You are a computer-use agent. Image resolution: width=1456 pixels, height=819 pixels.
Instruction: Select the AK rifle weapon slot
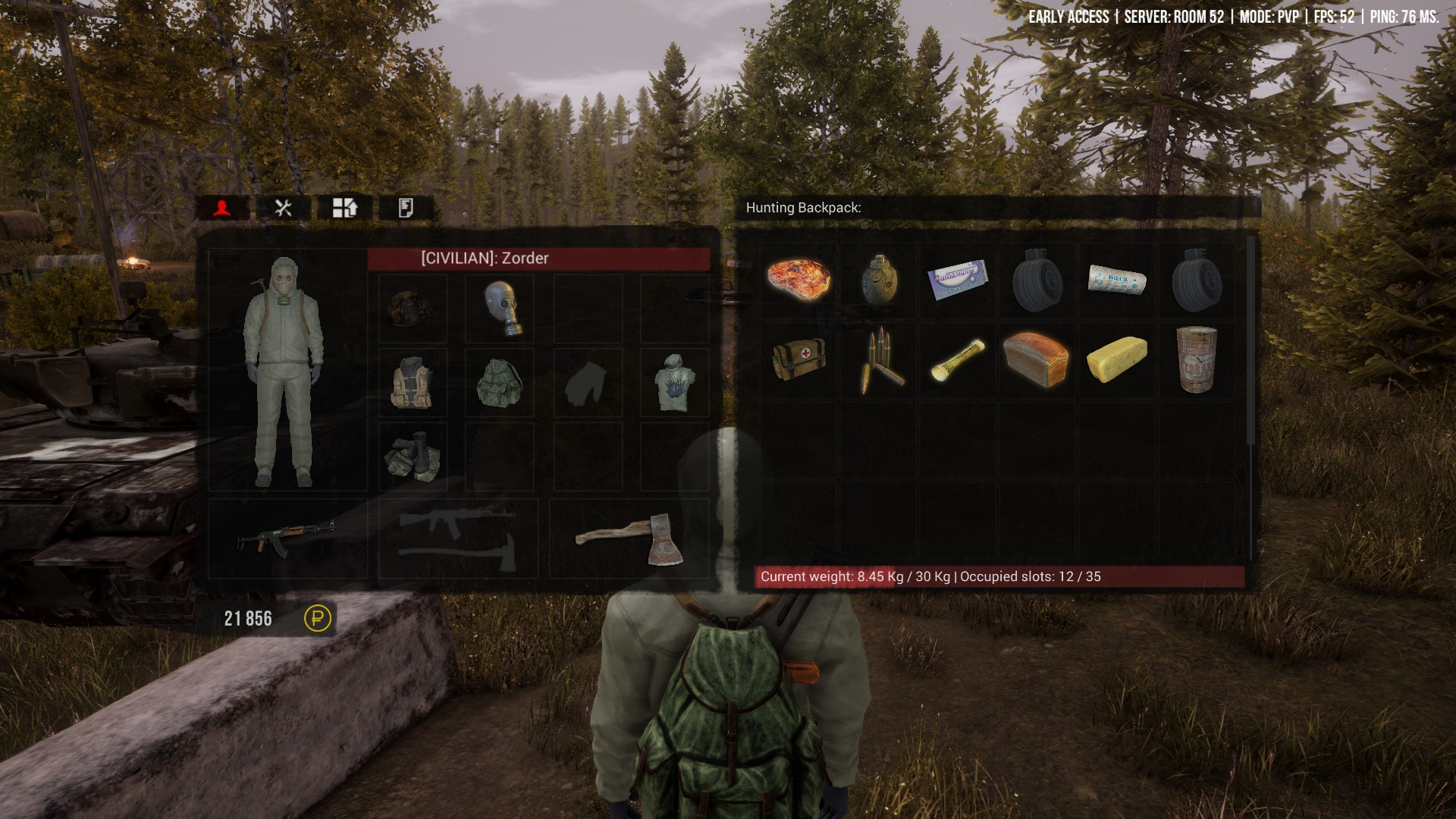coord(287,537)
